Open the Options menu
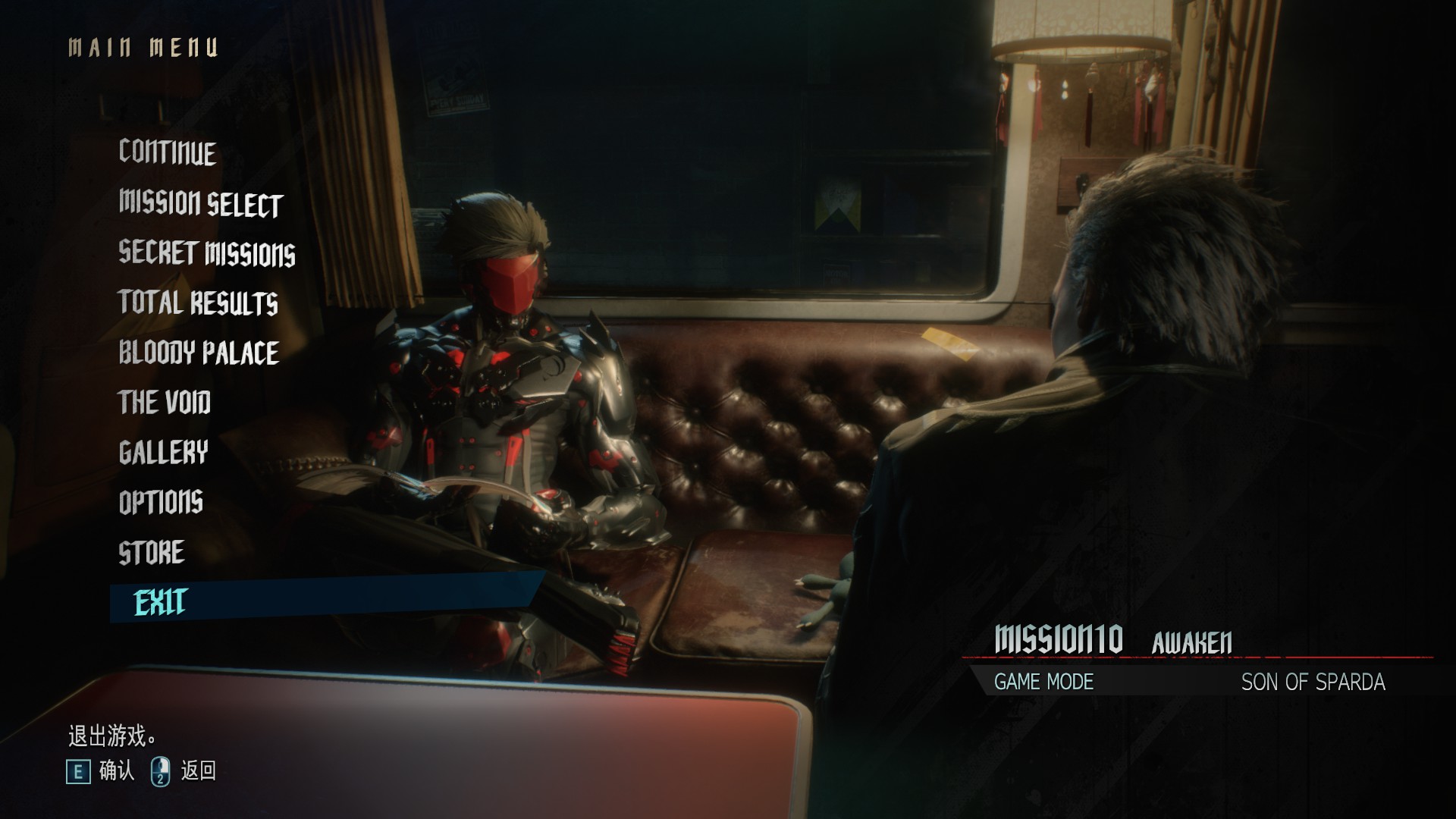Viewport: 1456px width, 819px height. tap(161, 502)
